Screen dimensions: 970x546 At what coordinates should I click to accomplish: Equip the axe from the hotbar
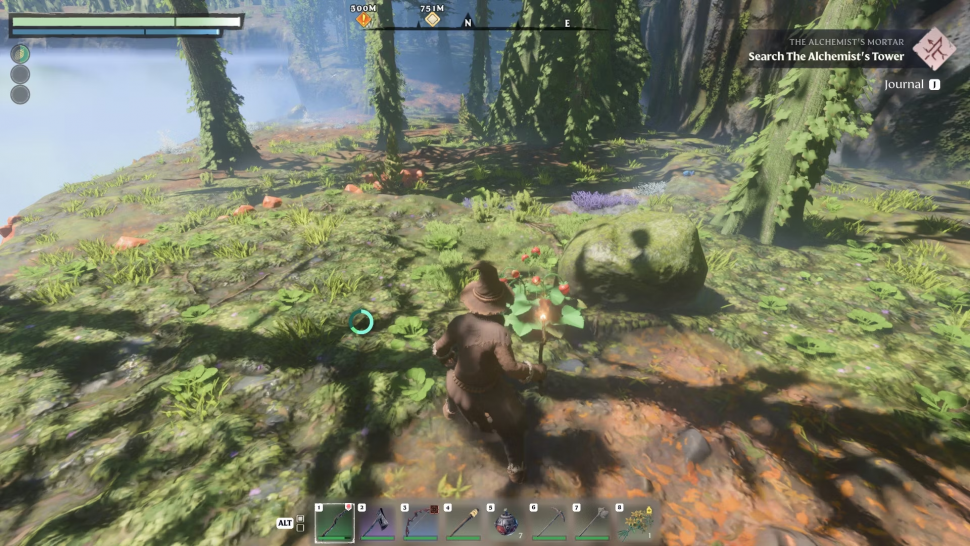point(377,522)
